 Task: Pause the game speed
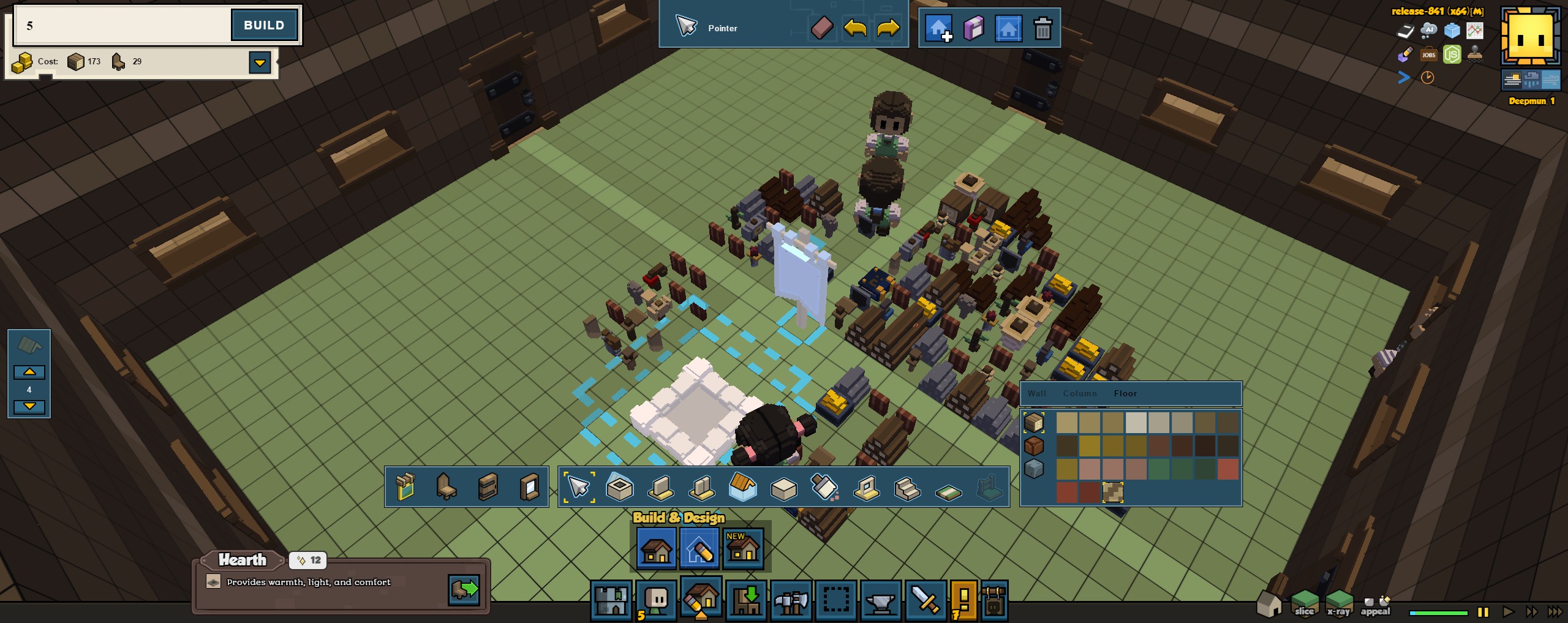(x=1483, y=611)
